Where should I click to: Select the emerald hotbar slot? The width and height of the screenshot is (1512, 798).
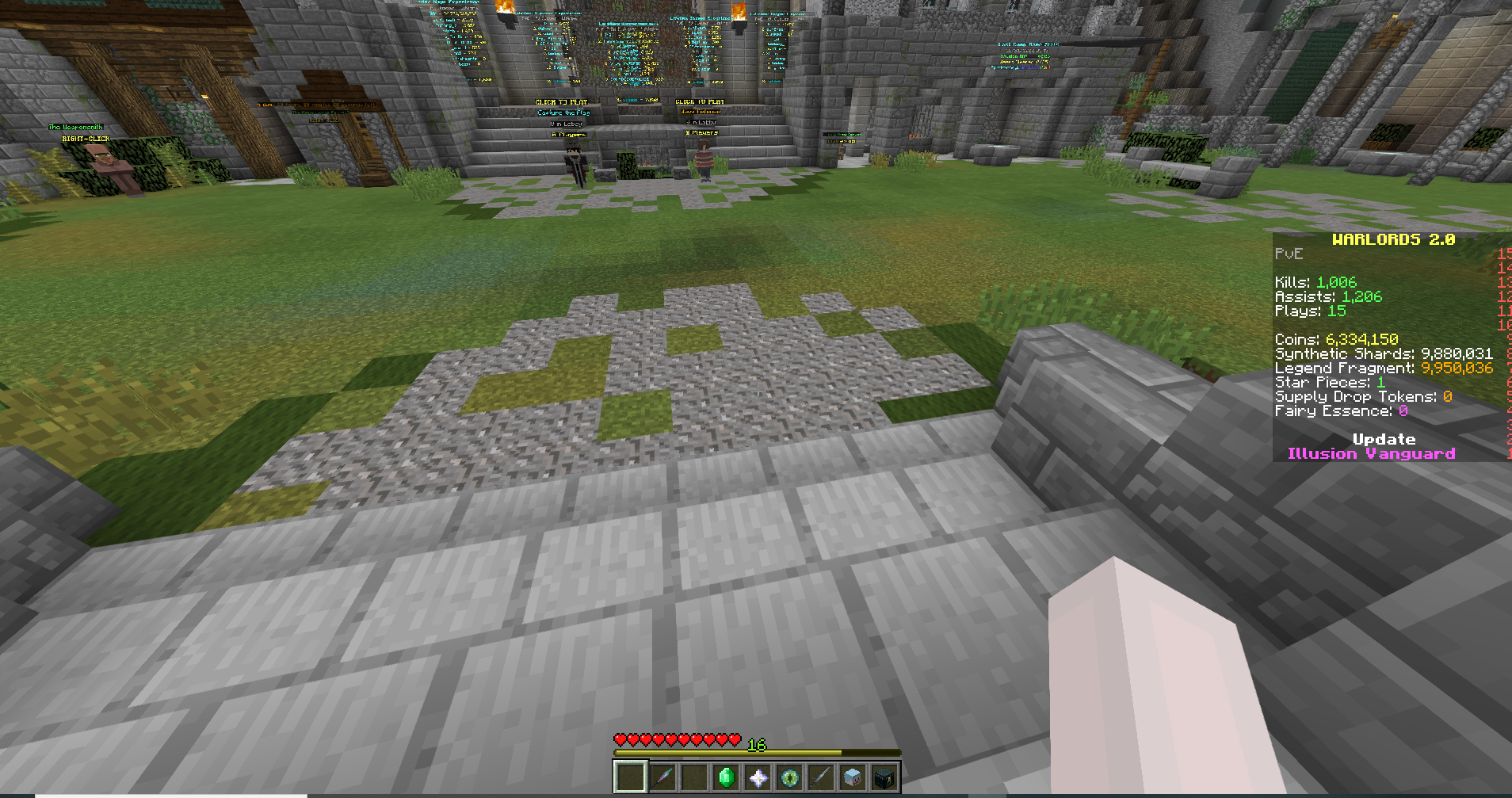click(726, 777)
